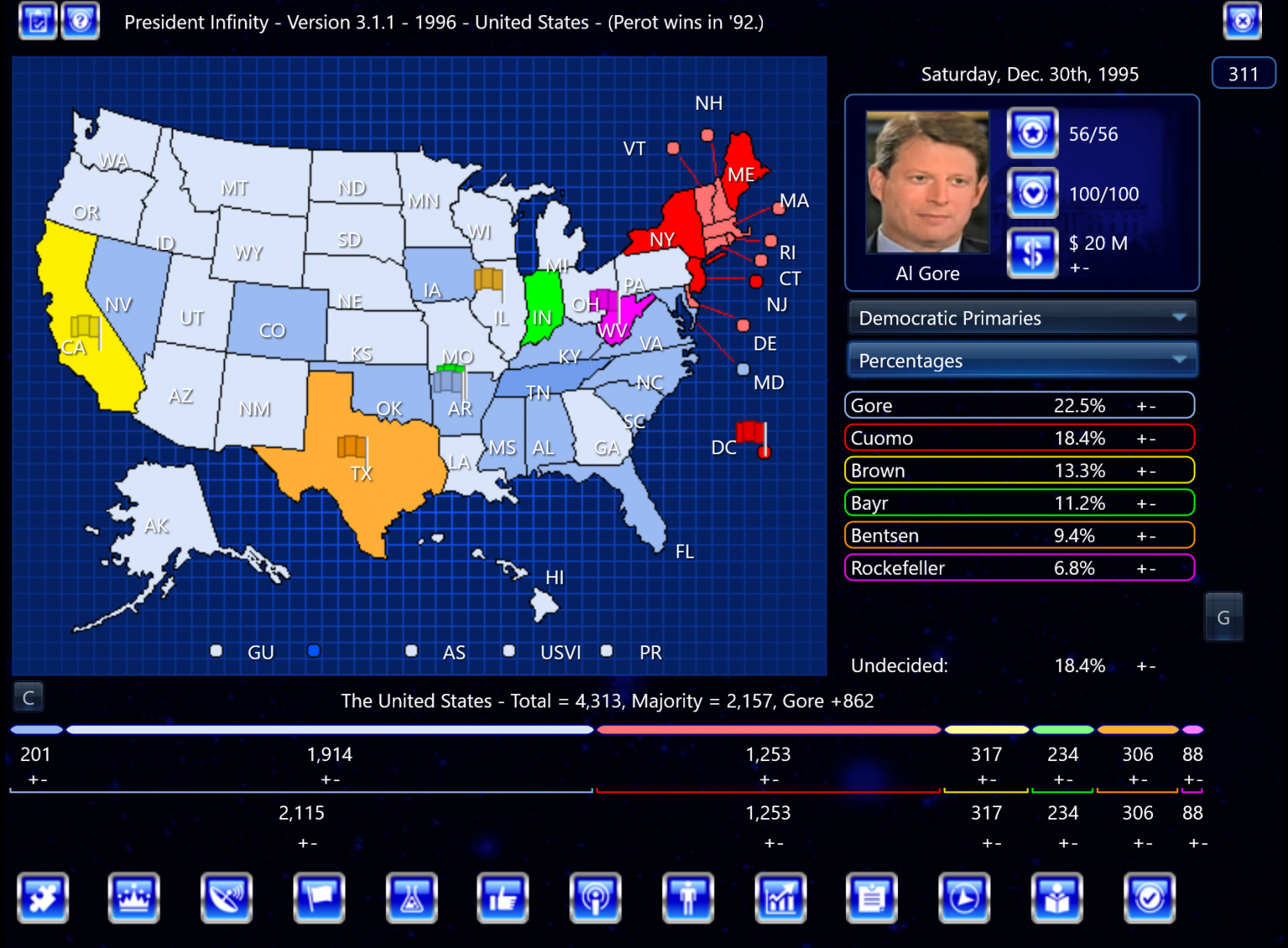Click the C button below the map

click(x=29, y=697)
